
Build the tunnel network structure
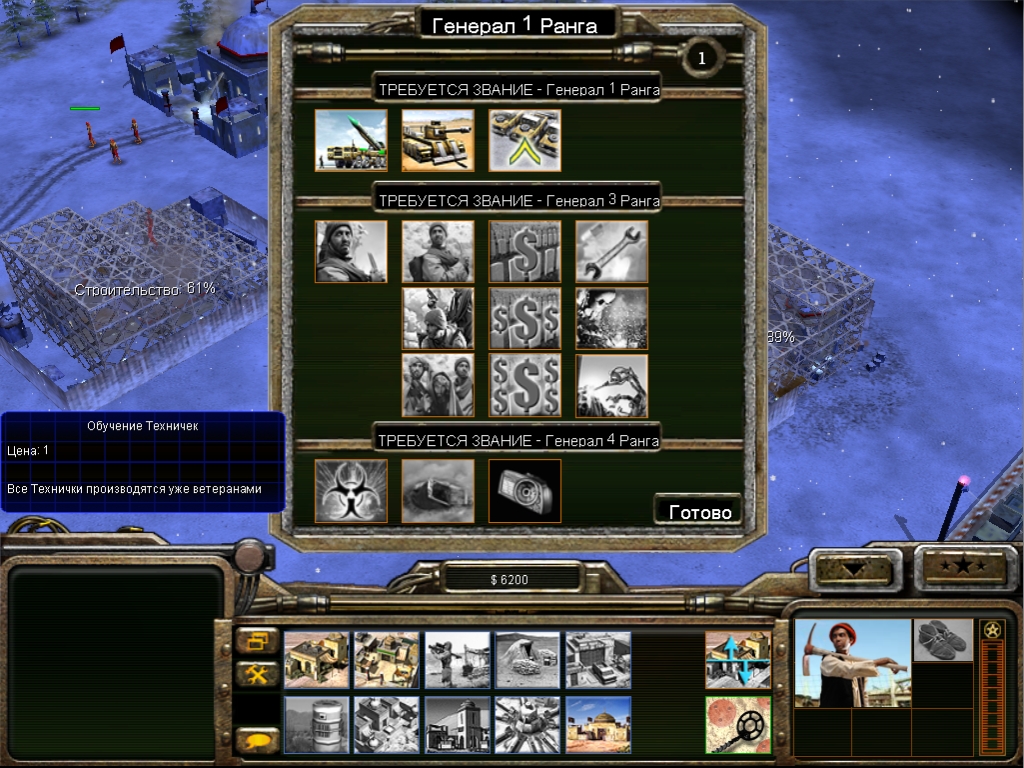pos(528,659)
